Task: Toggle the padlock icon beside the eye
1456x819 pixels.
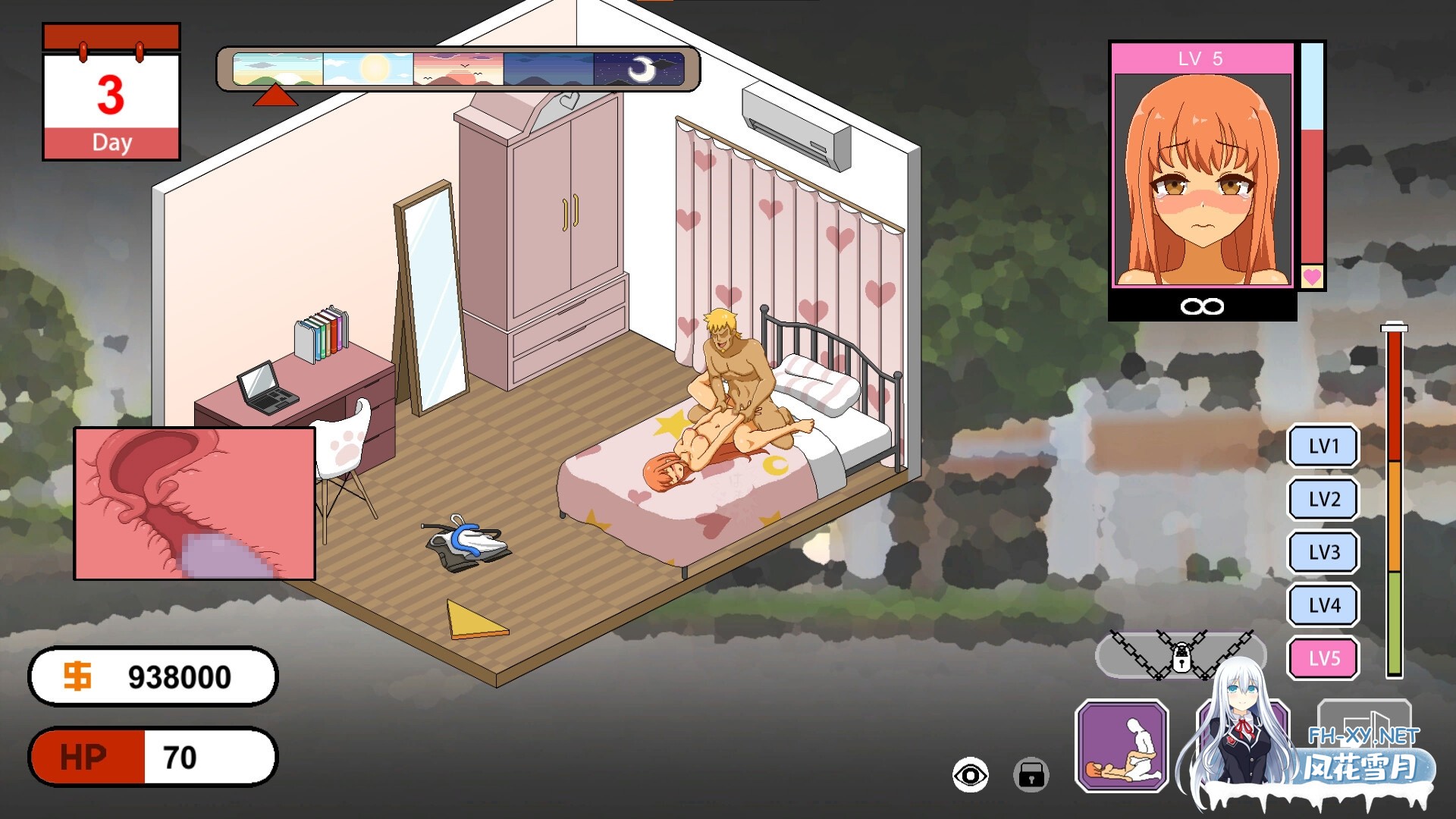Action: tap(1031, 776)
